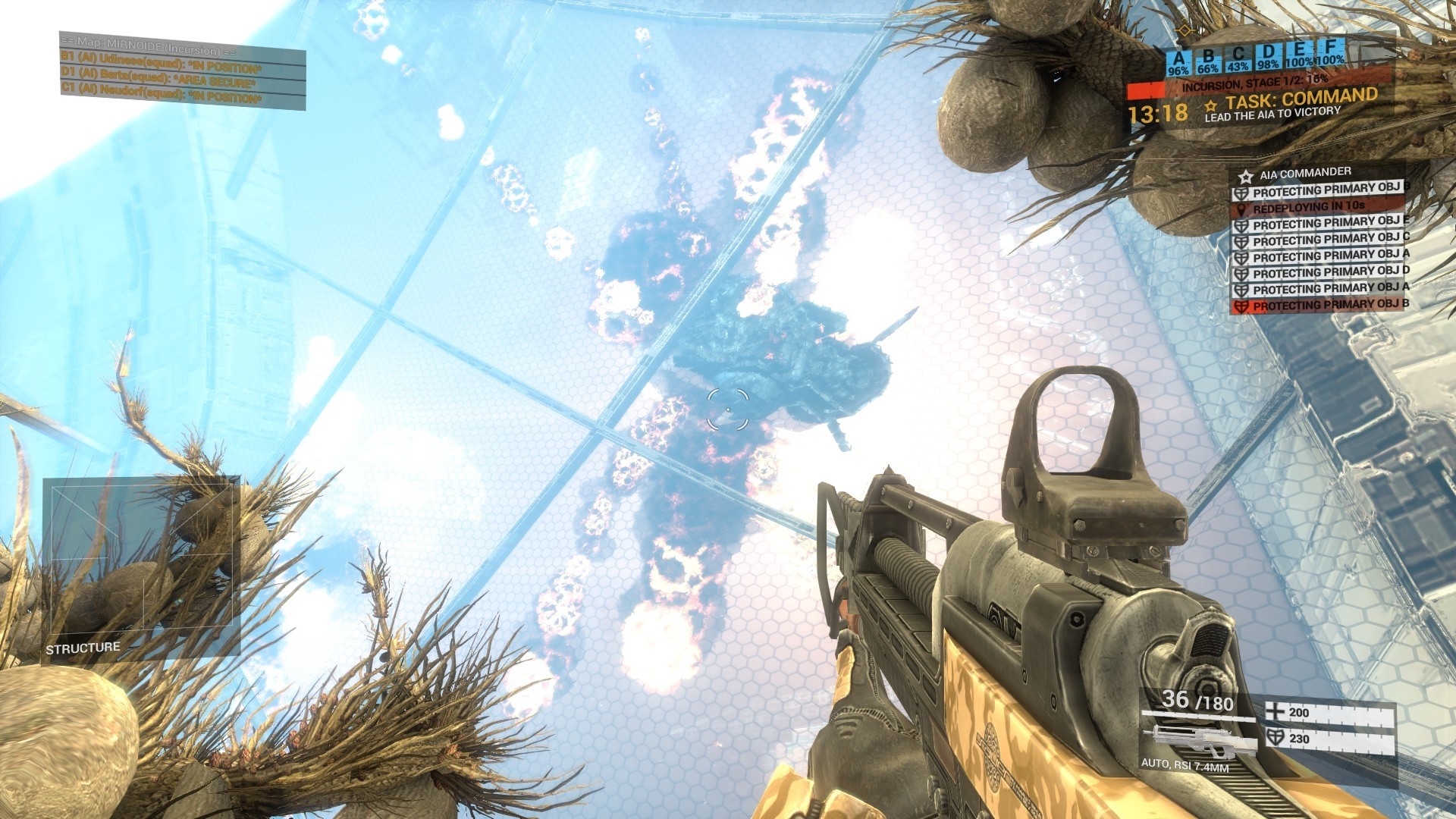The height and width of the screenshot is (819, 1456).
Task: Expand the STRUCTURE info box
Action: click(81, 648)
